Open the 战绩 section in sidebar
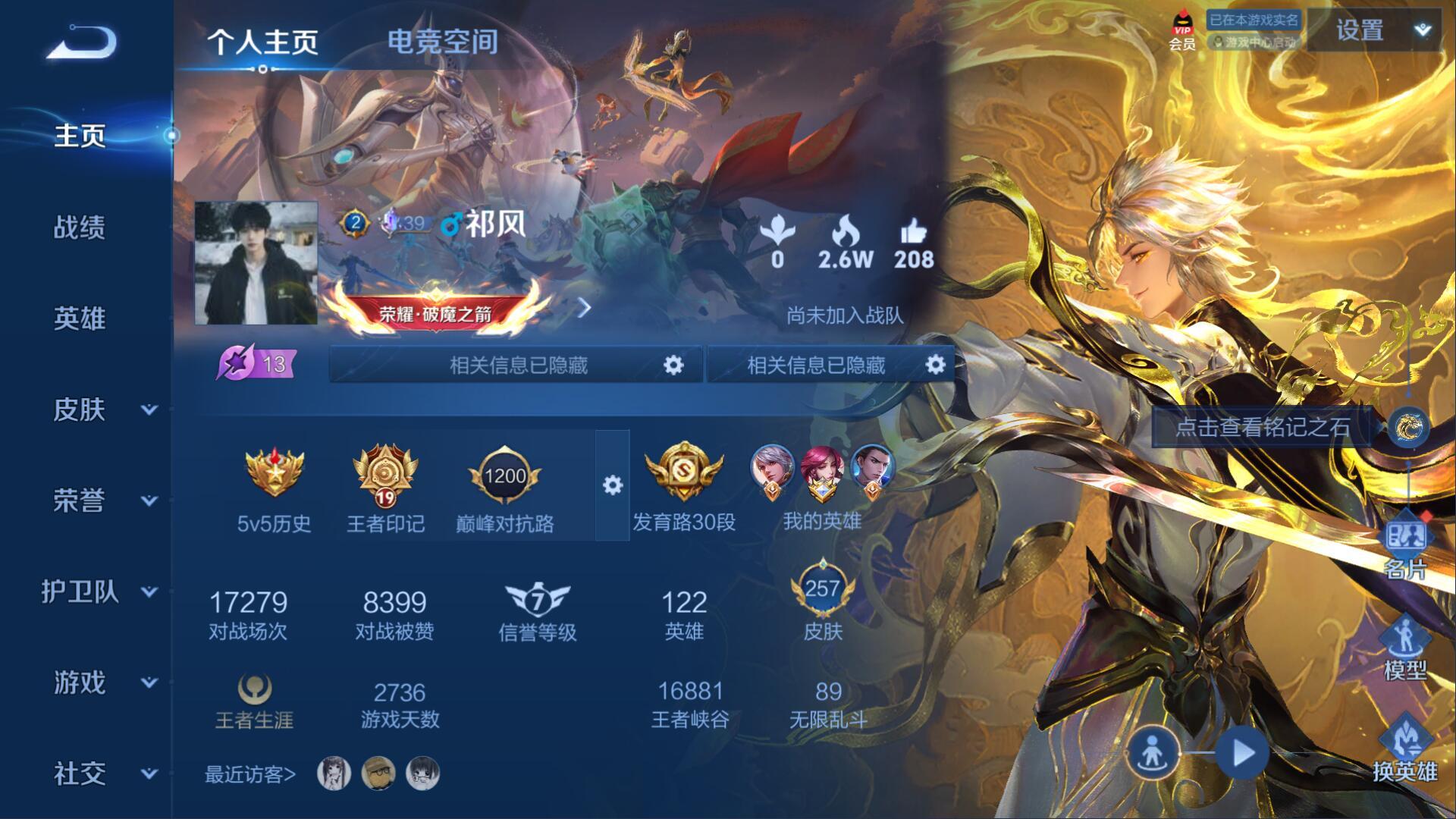The image size is (1456, 819). coord(80,227)
